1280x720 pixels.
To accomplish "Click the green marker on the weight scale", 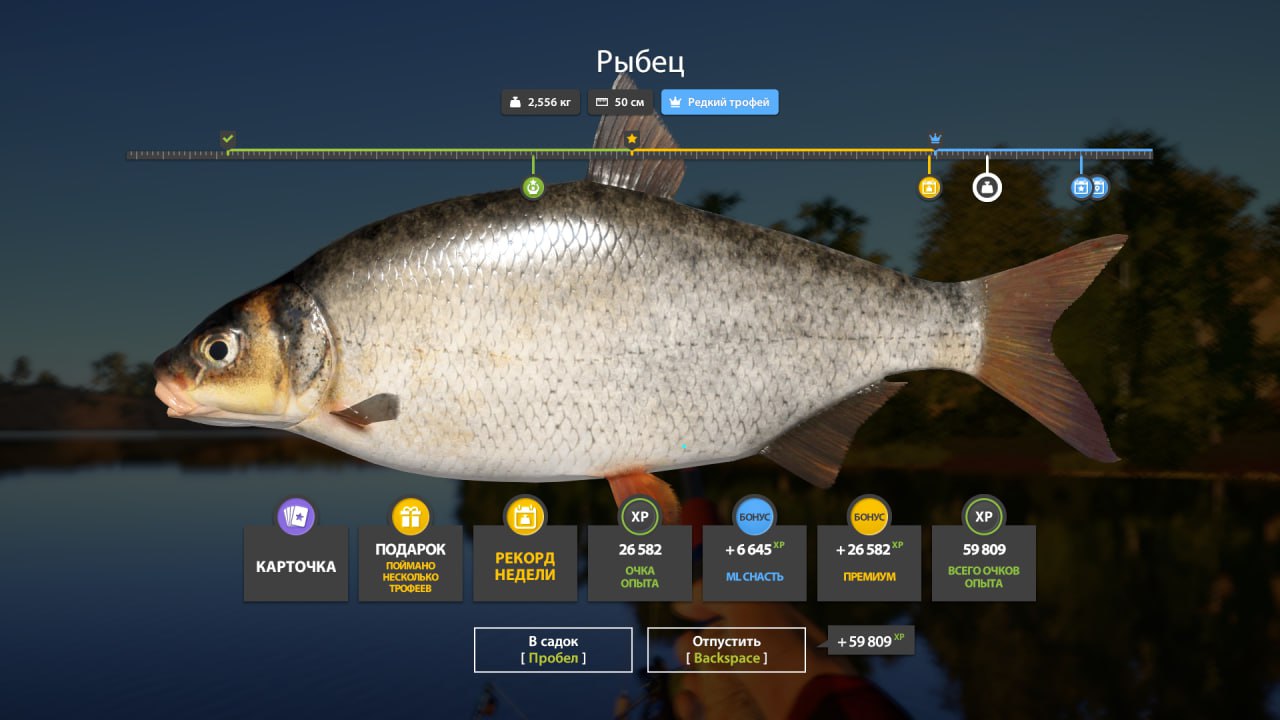I will 533,187.
